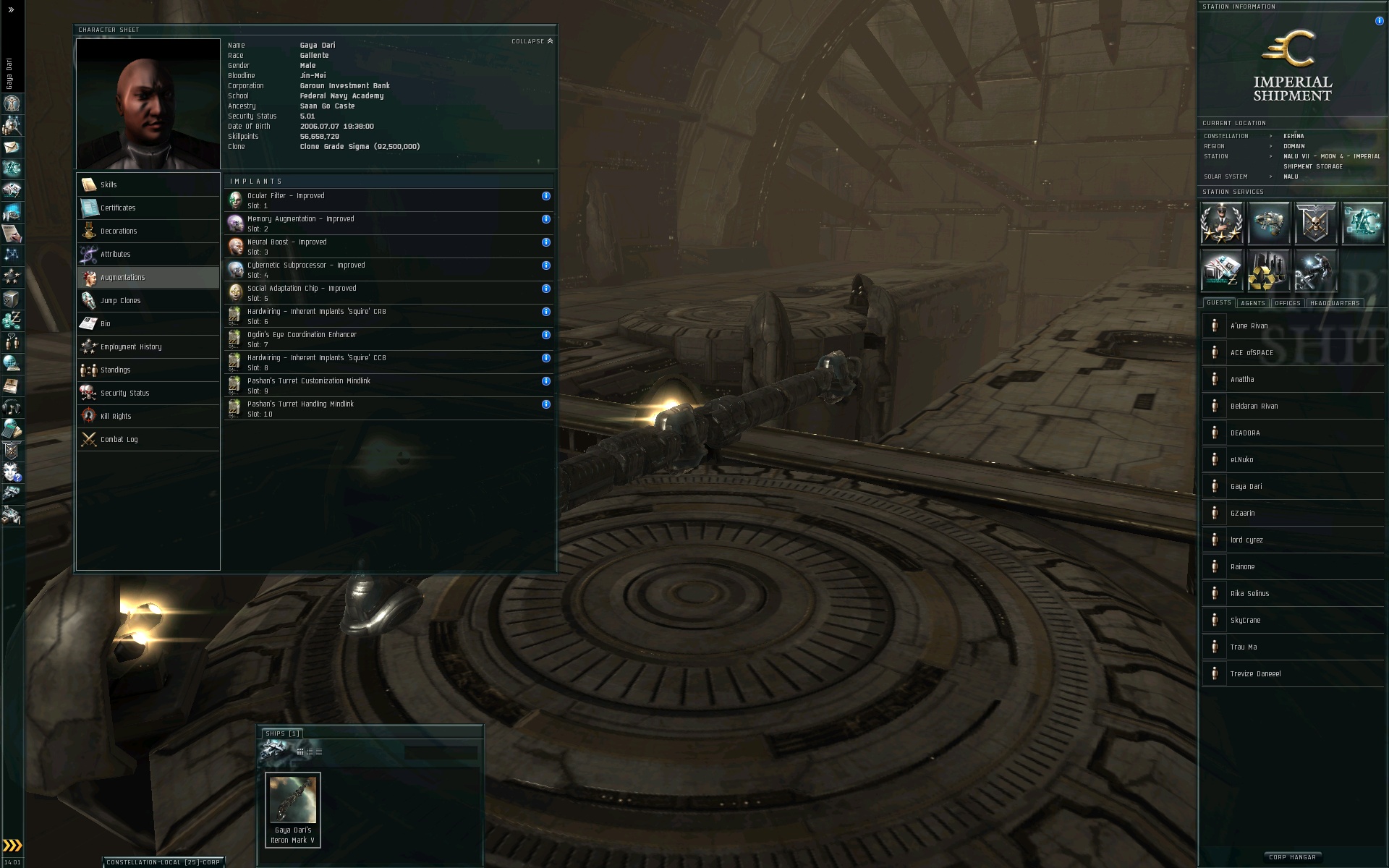Image resolution: width=1389 pixels, height=868 pixels.
Task: Switch to the Agents tab
Action: [x=1252, y=303]
